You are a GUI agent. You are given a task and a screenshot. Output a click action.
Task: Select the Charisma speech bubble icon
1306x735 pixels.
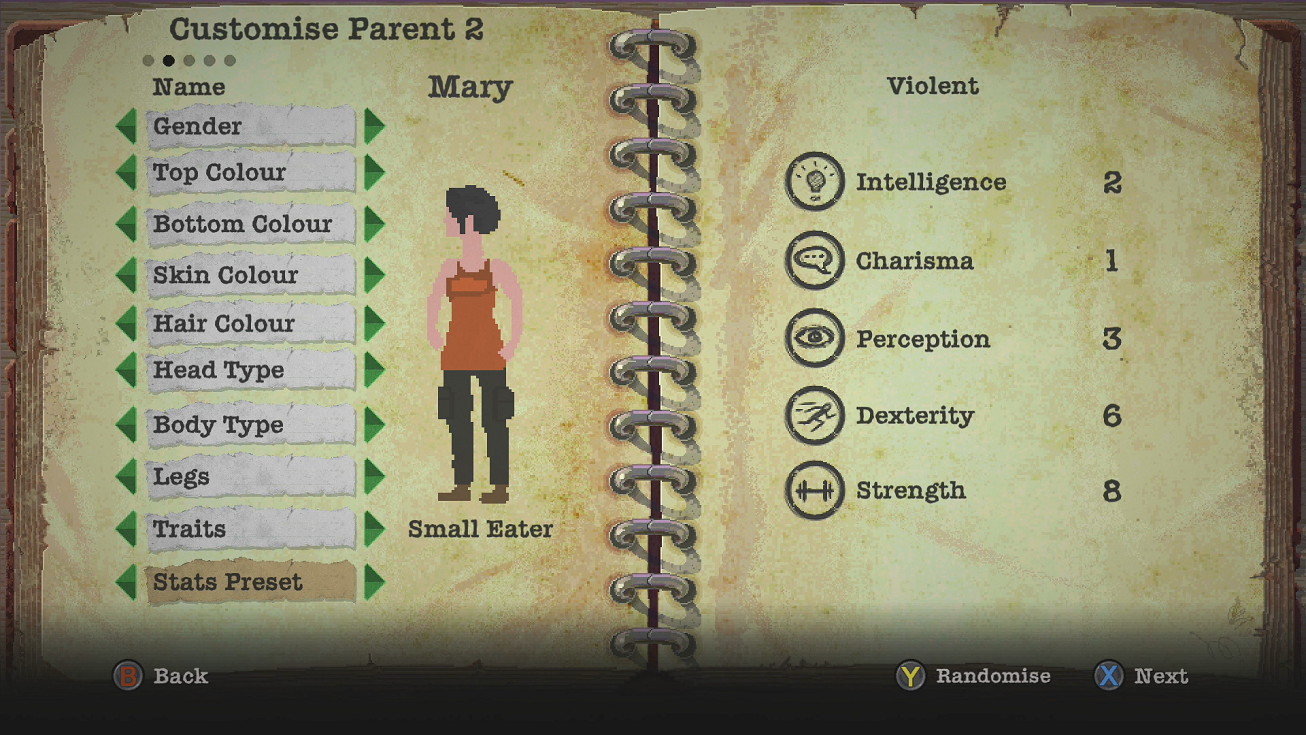click(x=815, y=260)
